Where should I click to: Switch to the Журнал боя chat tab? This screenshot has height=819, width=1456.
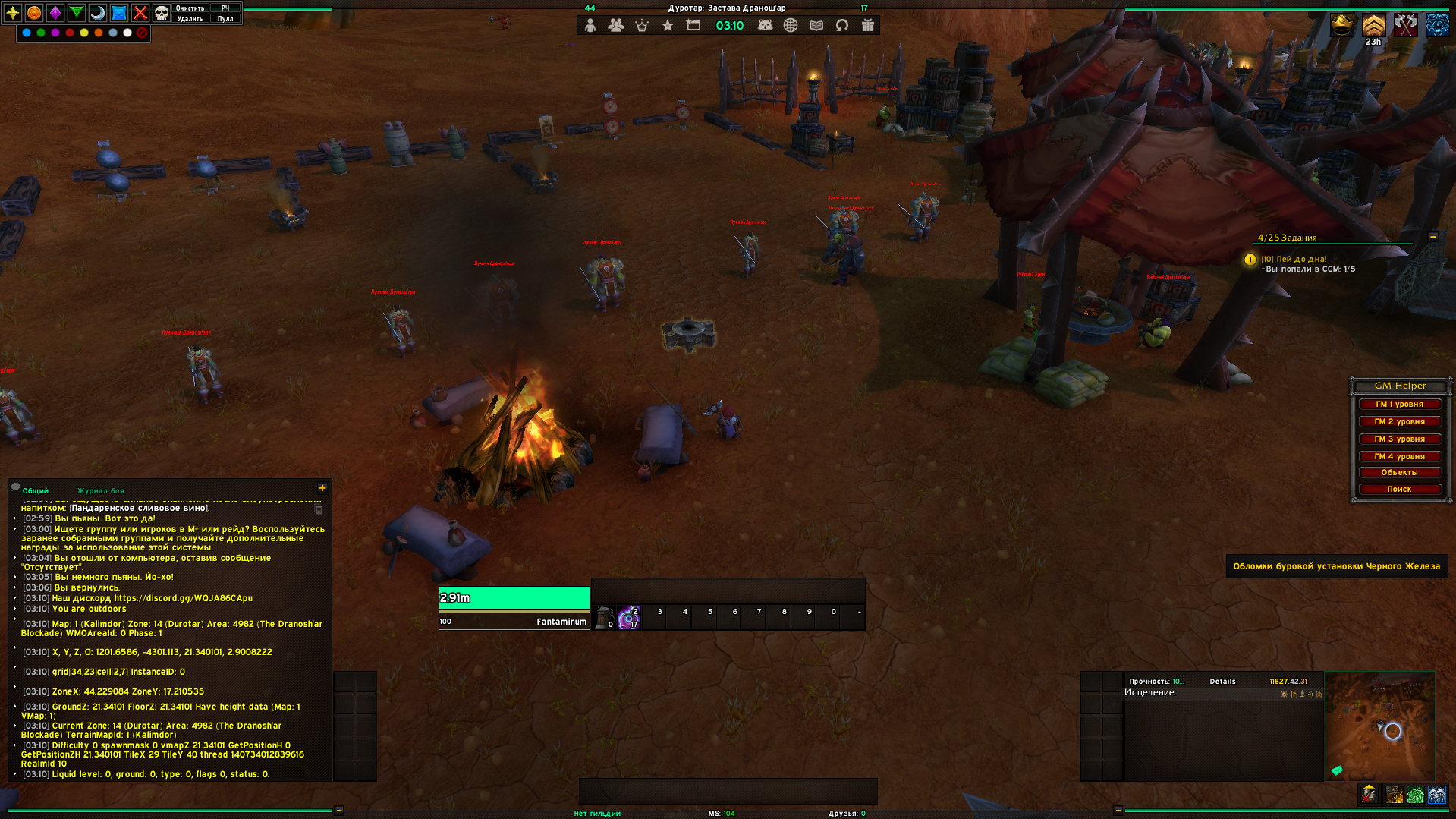[x=100, y=491]
